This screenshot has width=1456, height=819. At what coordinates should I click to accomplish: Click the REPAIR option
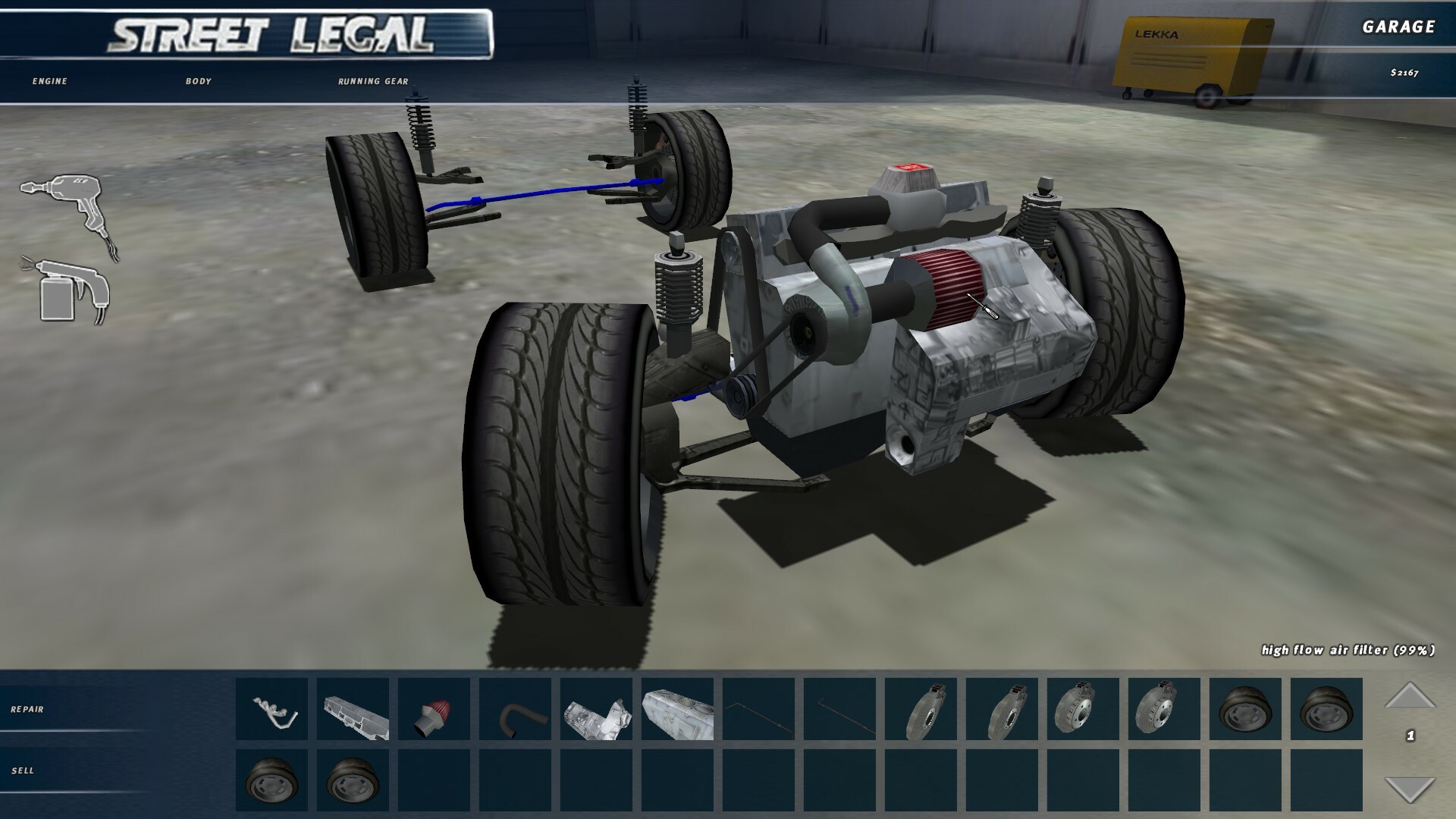(x=29, y=711)
